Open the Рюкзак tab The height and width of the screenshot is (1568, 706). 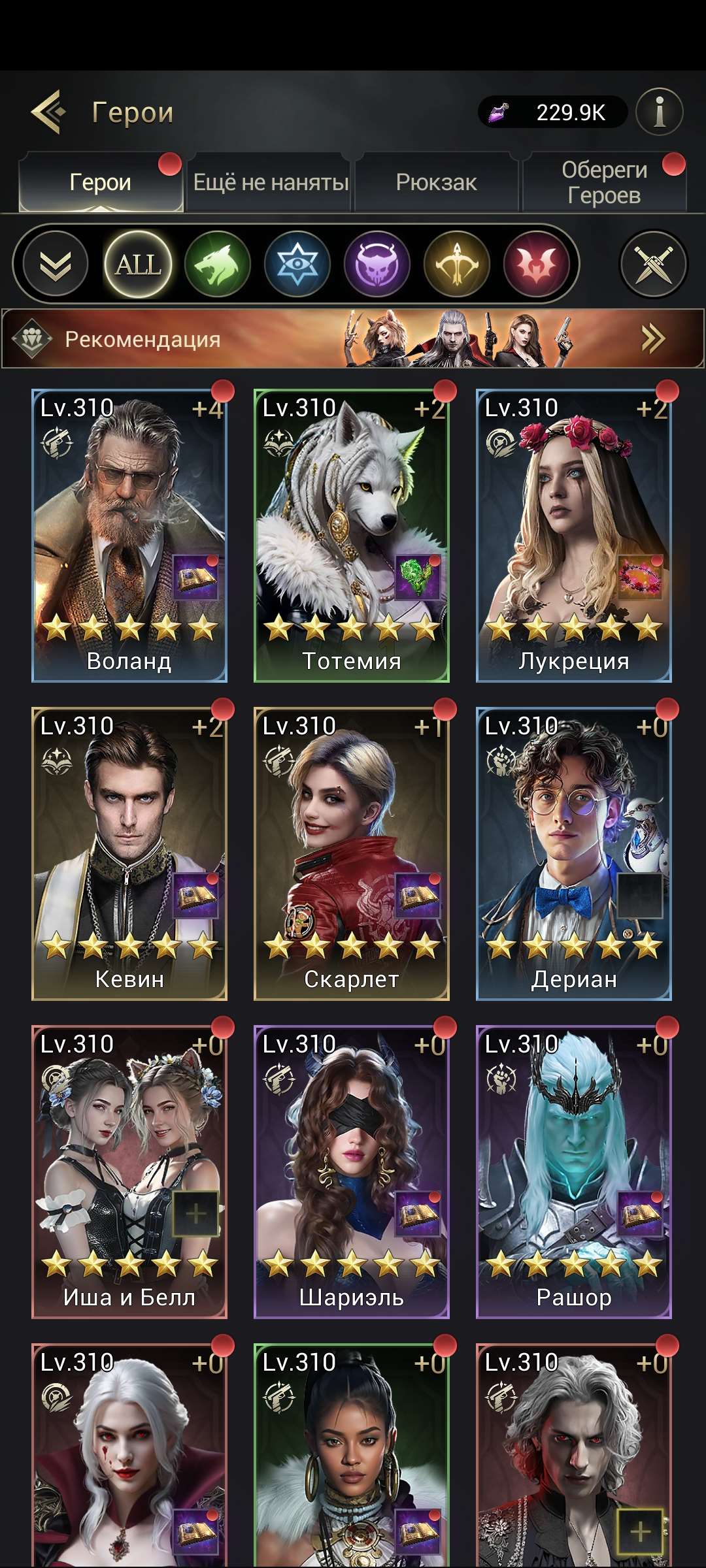point(436,182)
